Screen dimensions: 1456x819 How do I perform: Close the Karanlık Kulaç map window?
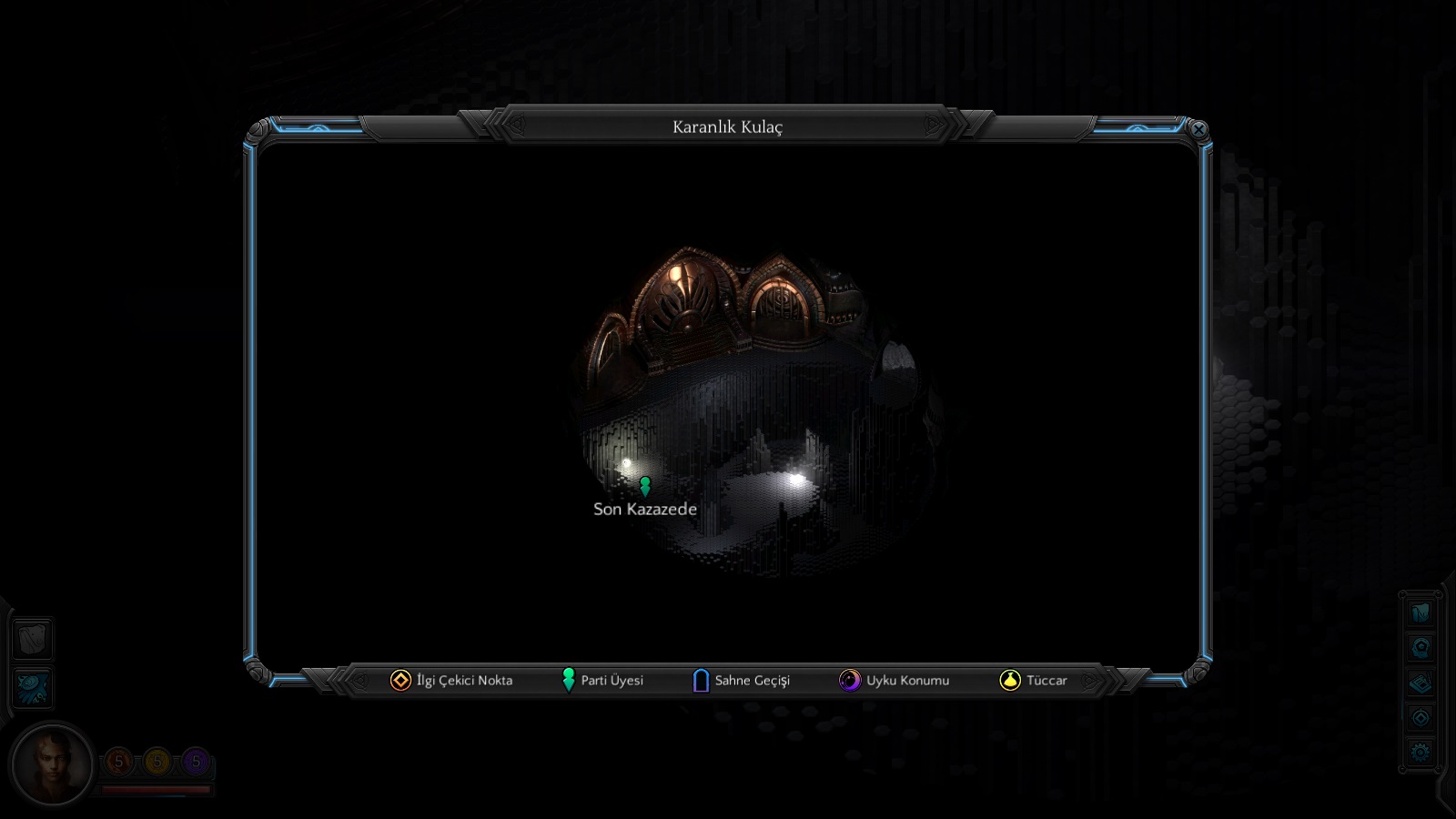[x=1198, y=130]
